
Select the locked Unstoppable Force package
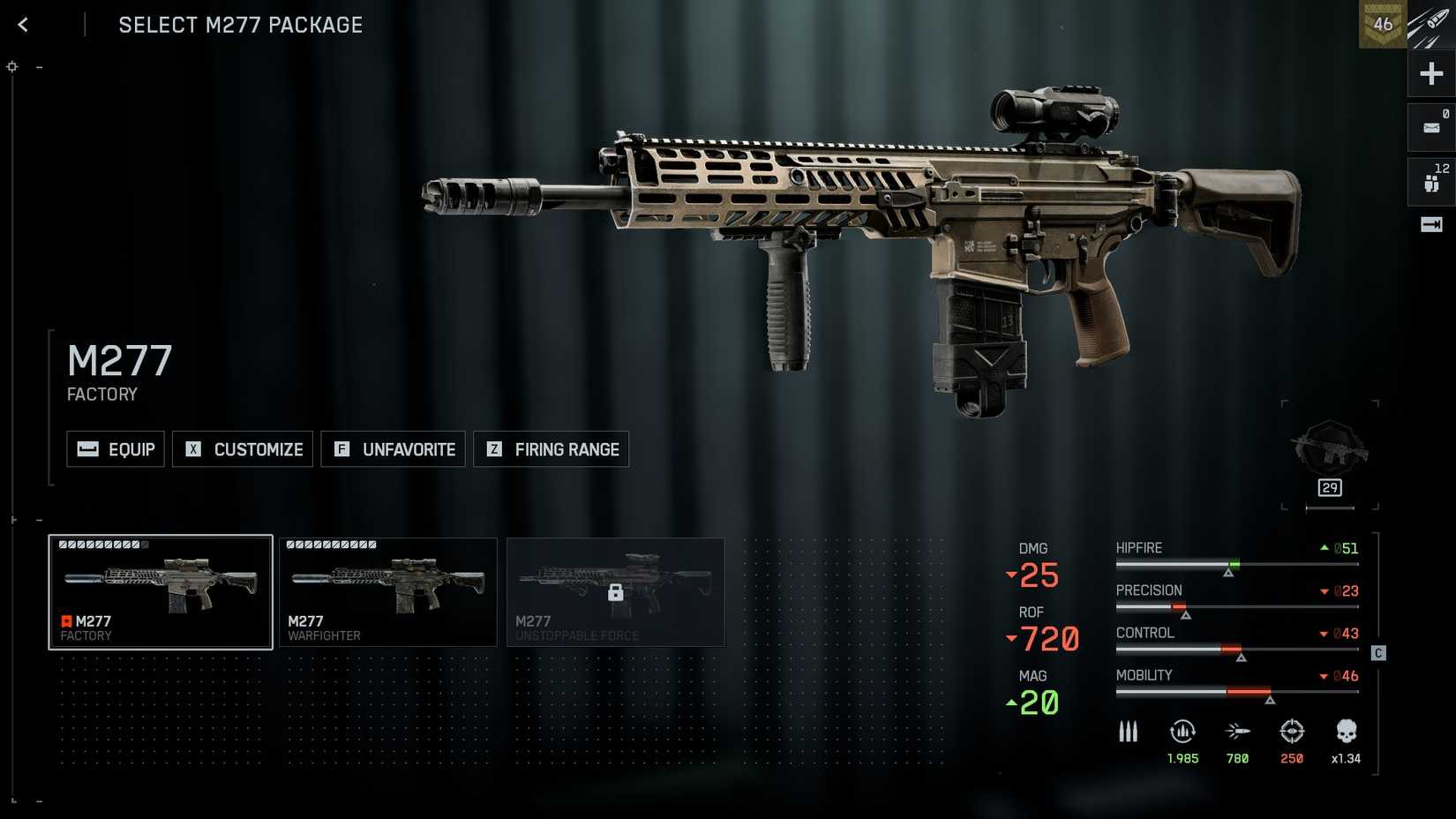tap(615, 591)
